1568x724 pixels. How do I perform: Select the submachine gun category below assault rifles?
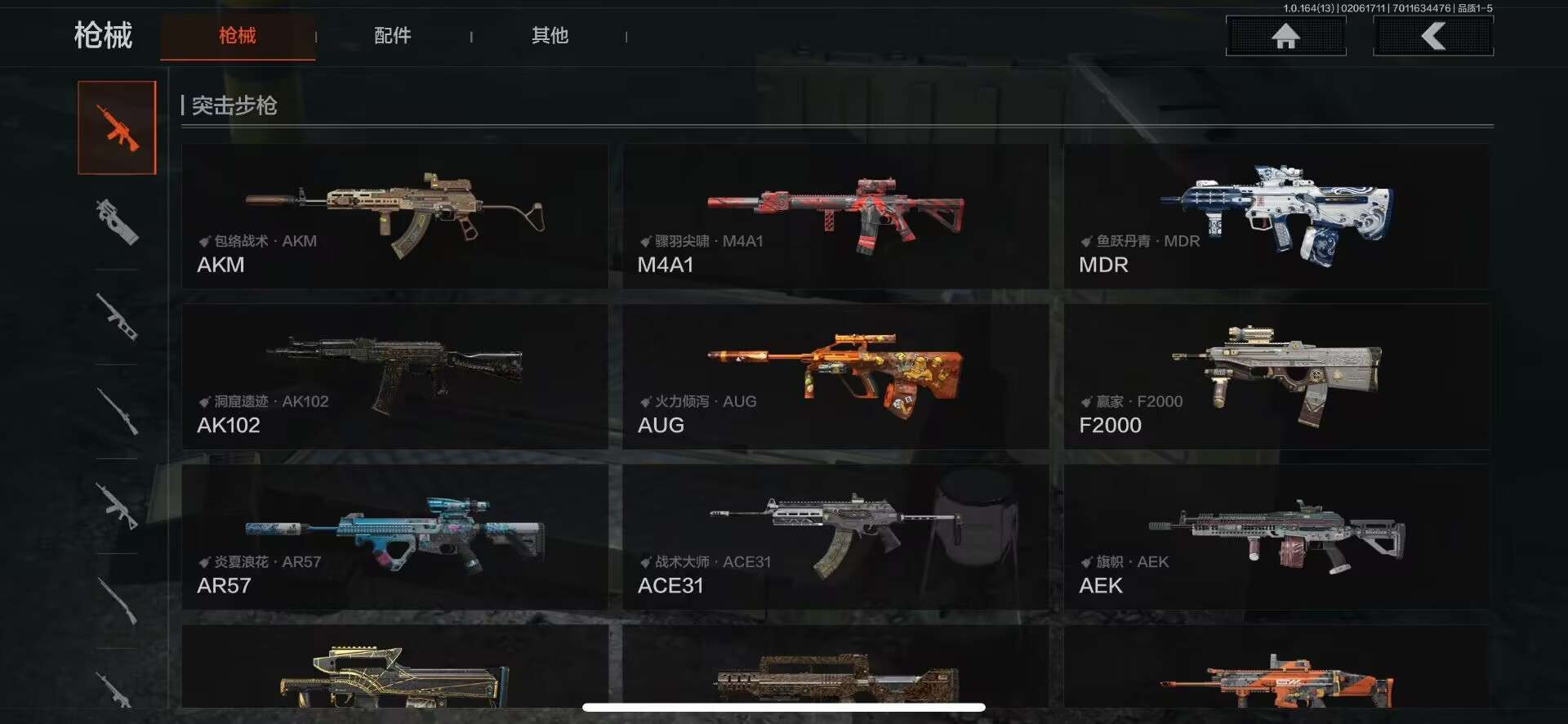click(117, 222)
